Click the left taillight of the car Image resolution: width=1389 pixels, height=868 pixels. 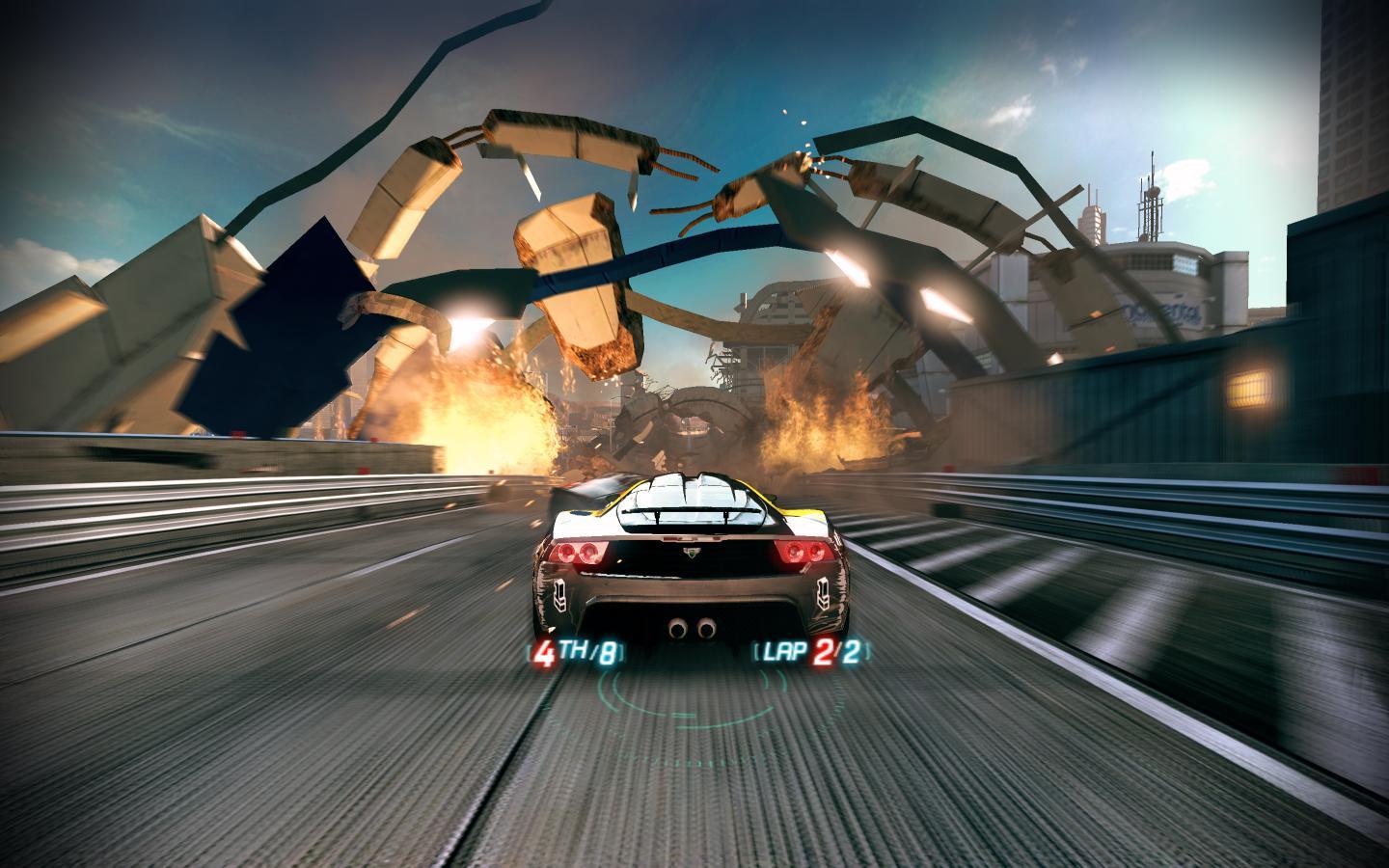577,552
